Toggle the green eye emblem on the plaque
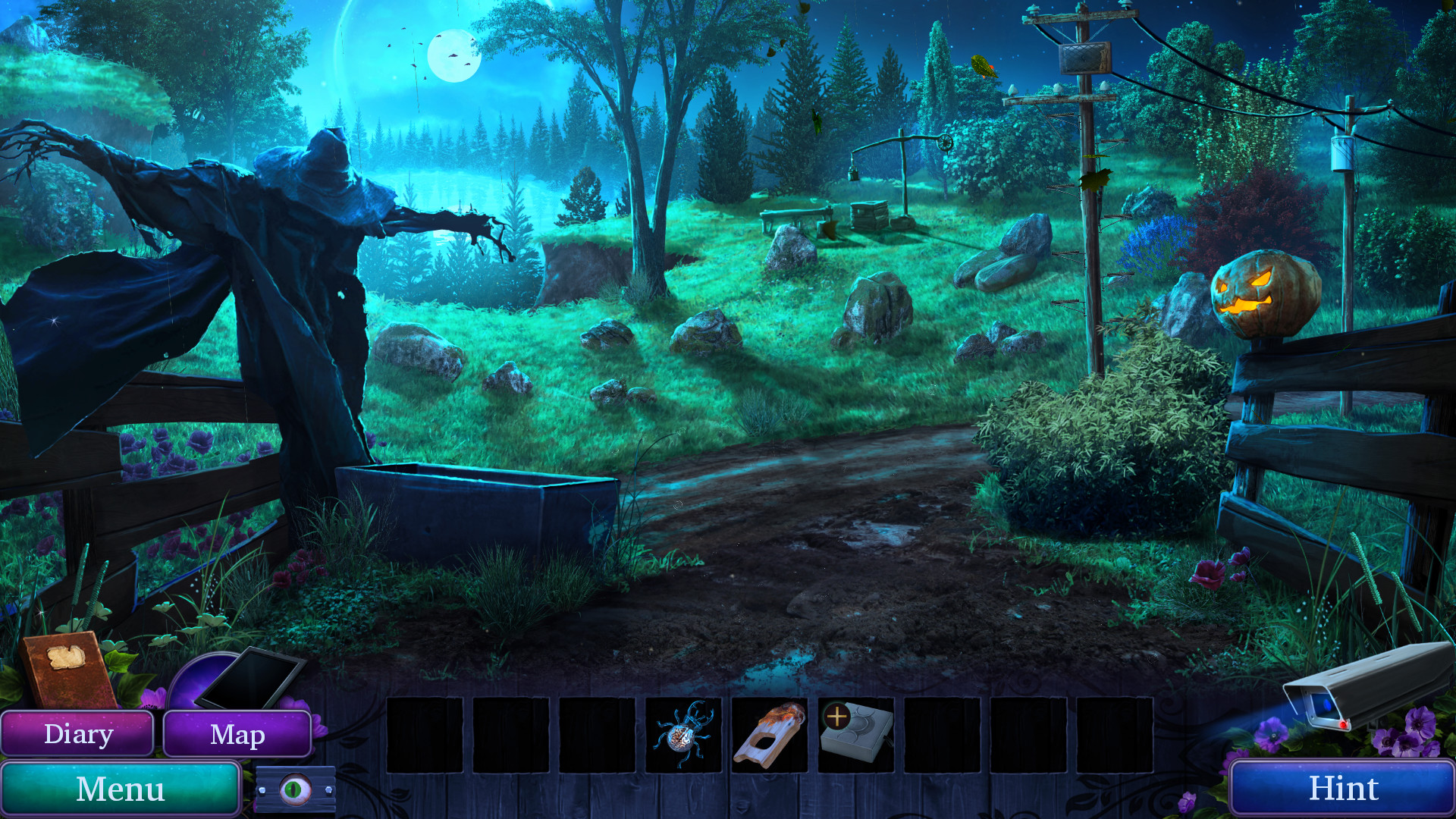1456x819 pixels. (x=297, y=788)
